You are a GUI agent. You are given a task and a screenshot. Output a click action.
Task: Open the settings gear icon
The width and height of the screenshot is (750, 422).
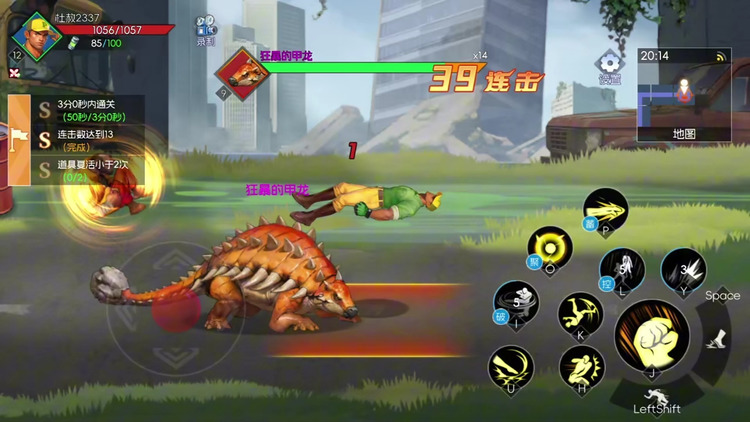tap(609, 65)
